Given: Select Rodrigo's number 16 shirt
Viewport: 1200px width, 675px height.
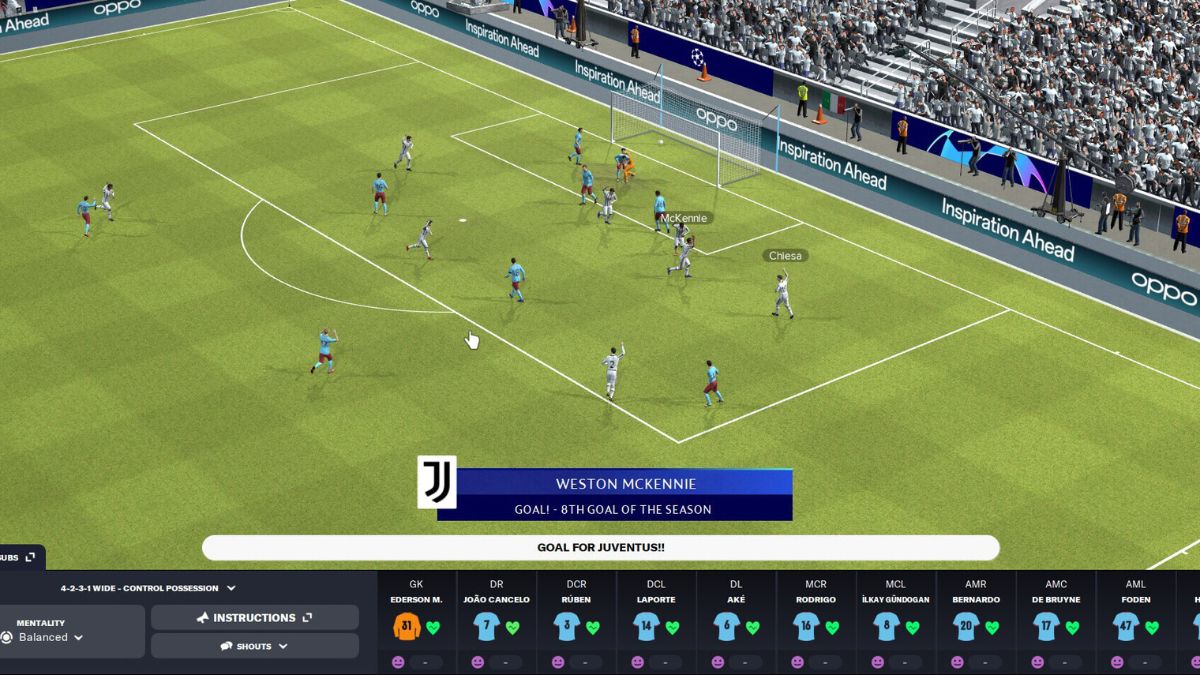Looking at the screenshot, I should [x=807, y=627].
